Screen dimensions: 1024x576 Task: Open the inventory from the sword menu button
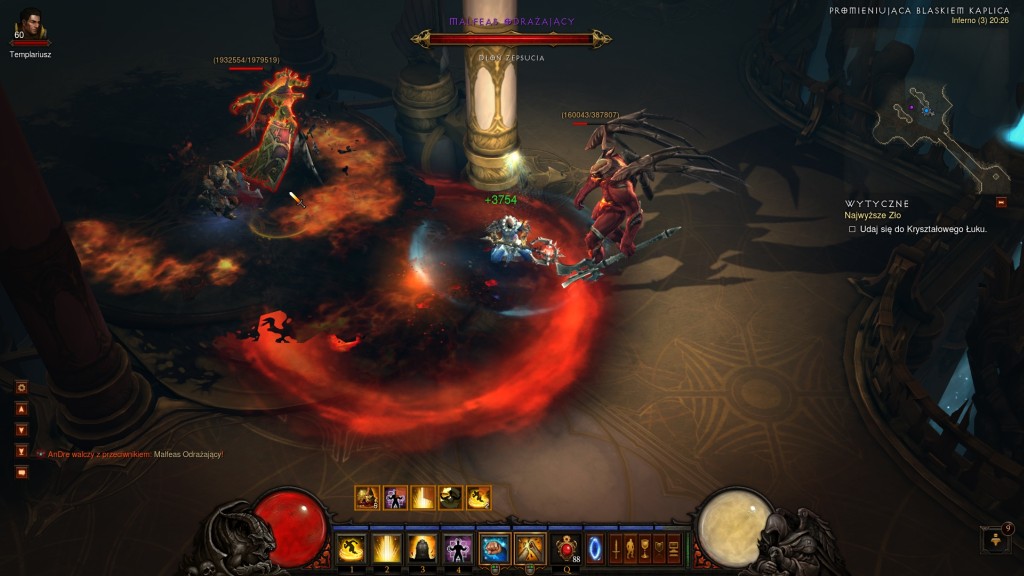click(616, 548)
